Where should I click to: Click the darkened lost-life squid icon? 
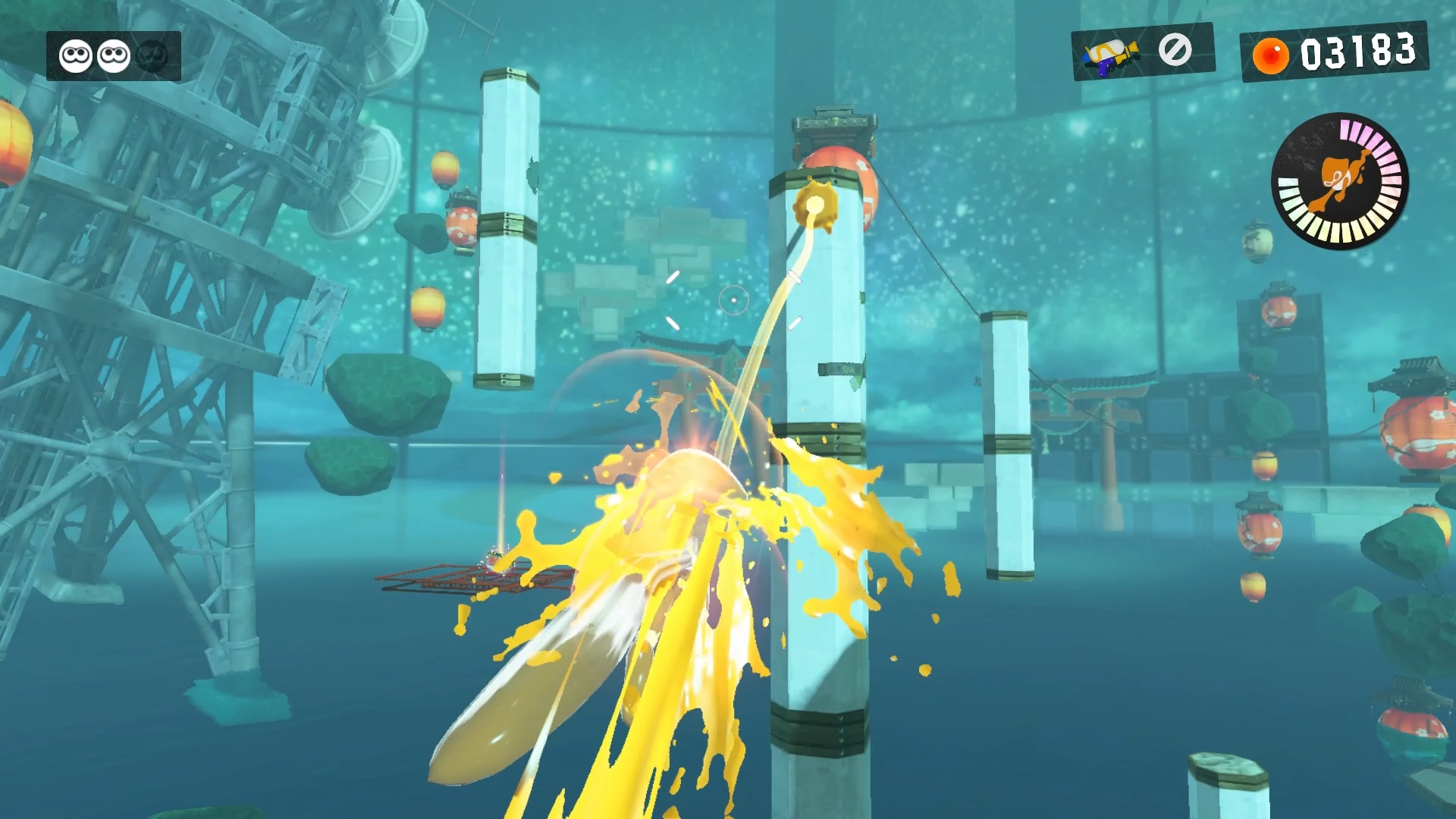[153, 56]
